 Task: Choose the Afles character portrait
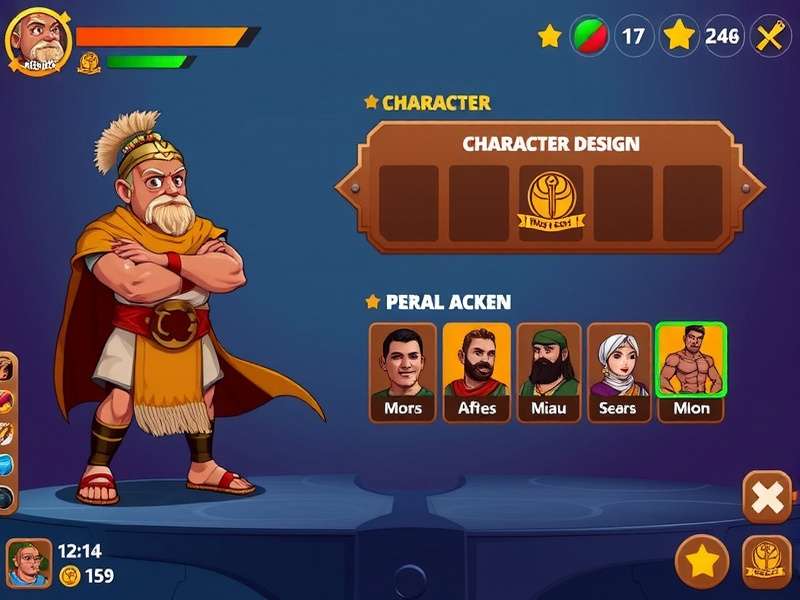(476, 371)
